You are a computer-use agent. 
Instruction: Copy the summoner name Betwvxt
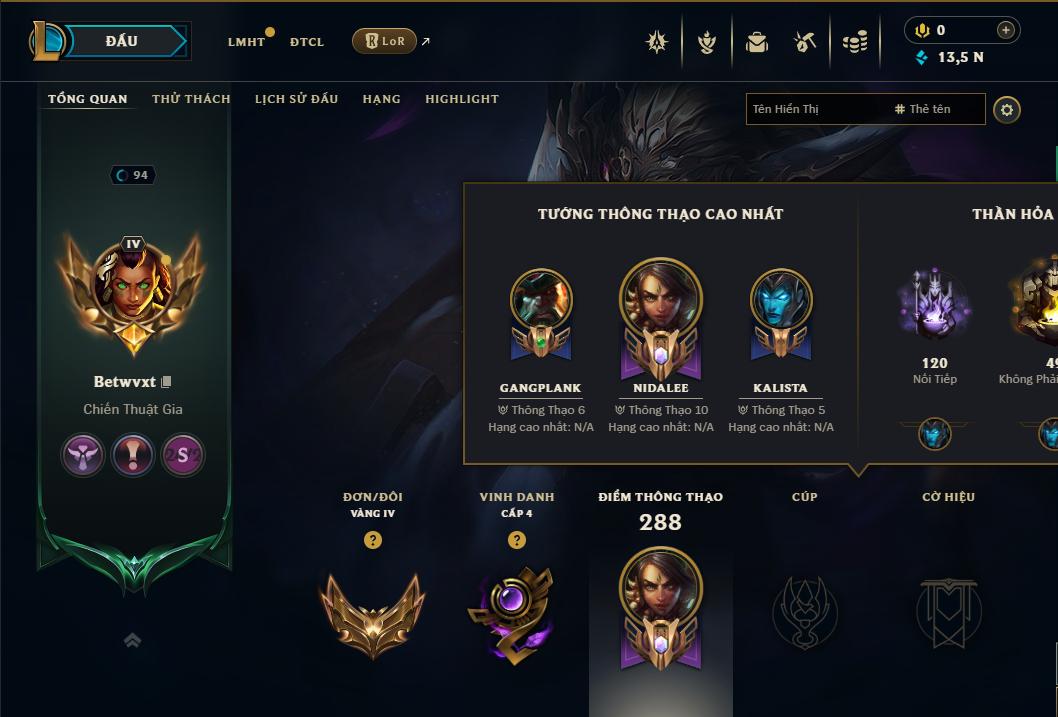(167, 382)
